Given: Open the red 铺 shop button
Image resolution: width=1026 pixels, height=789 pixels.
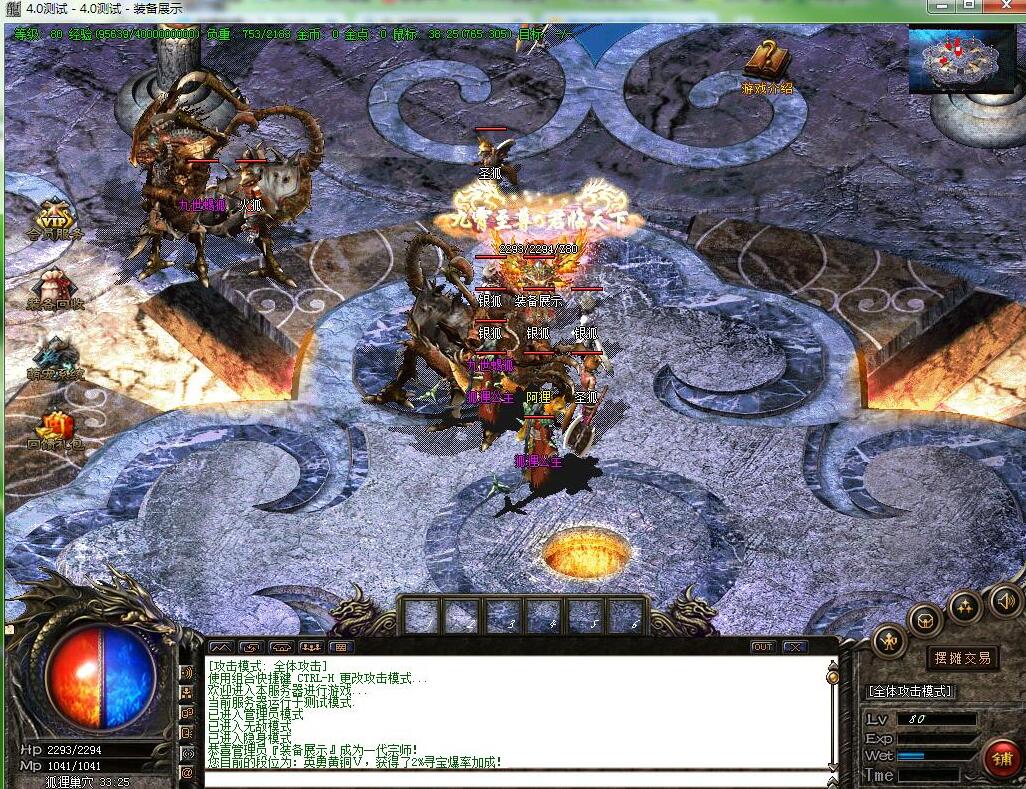Looking at the screenshot, I should (1000, 759).
